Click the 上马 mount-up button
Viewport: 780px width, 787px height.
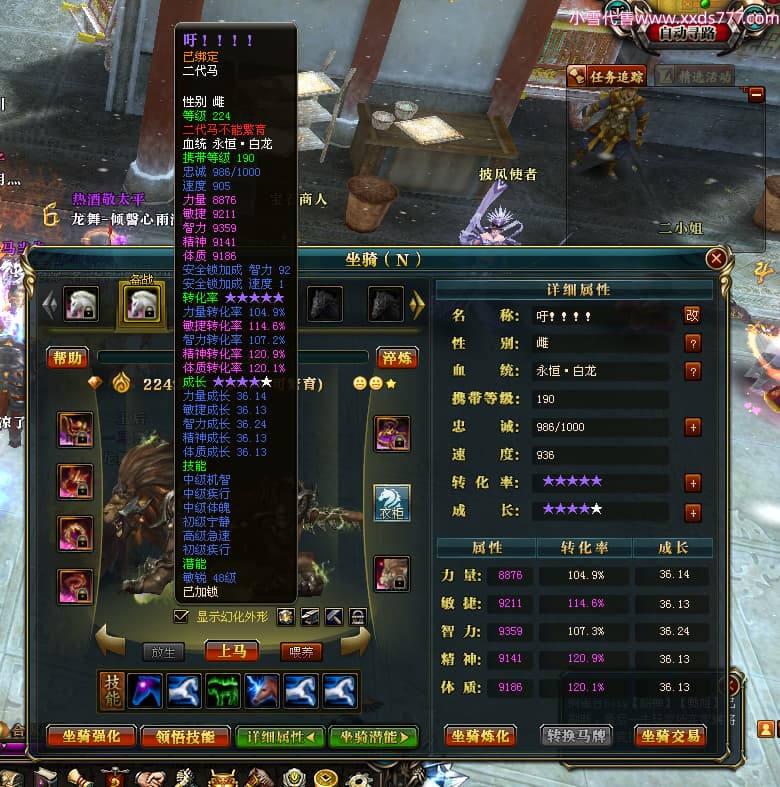(232, 651)
